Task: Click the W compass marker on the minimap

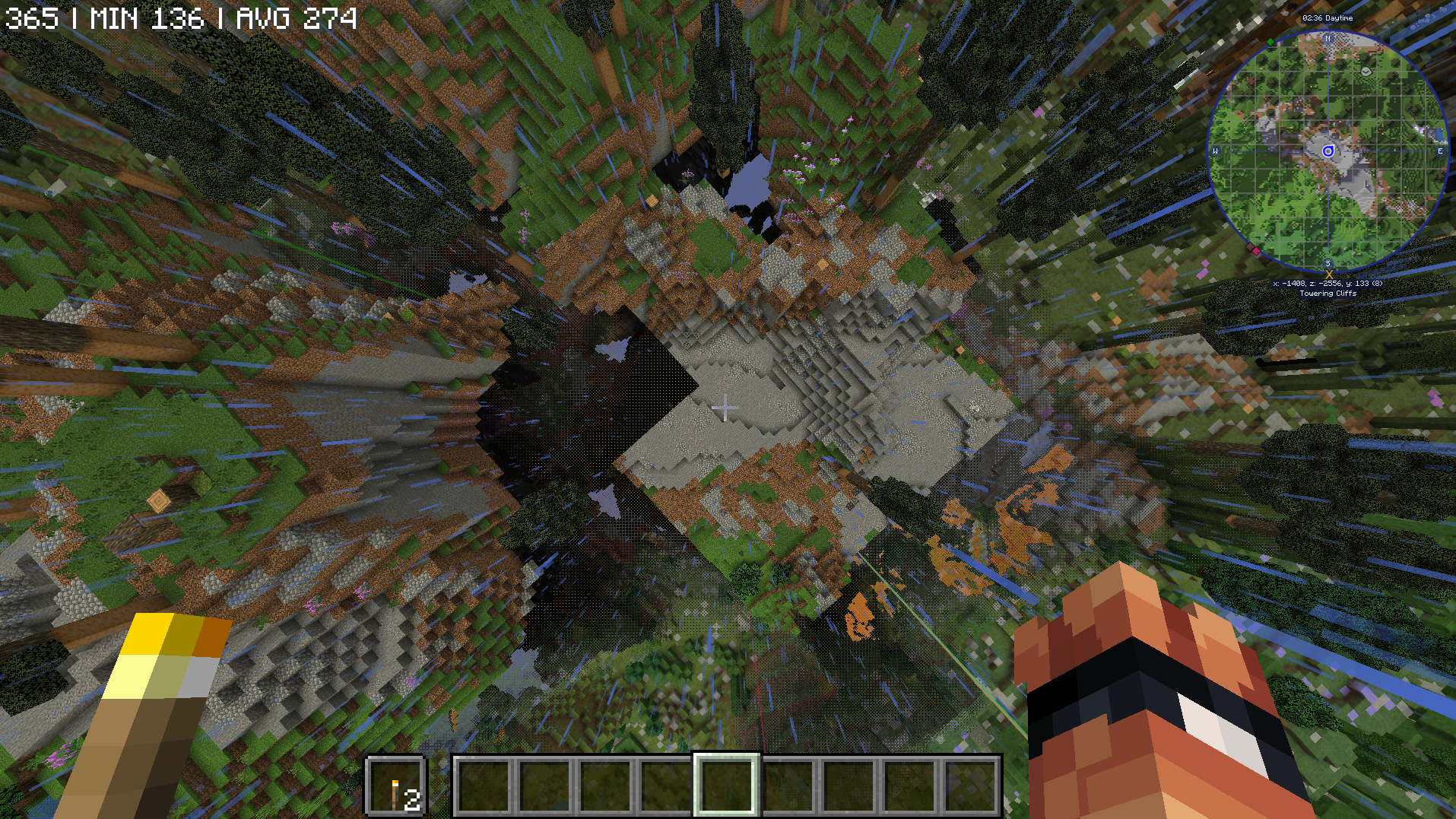Action: coord(1217,151)
